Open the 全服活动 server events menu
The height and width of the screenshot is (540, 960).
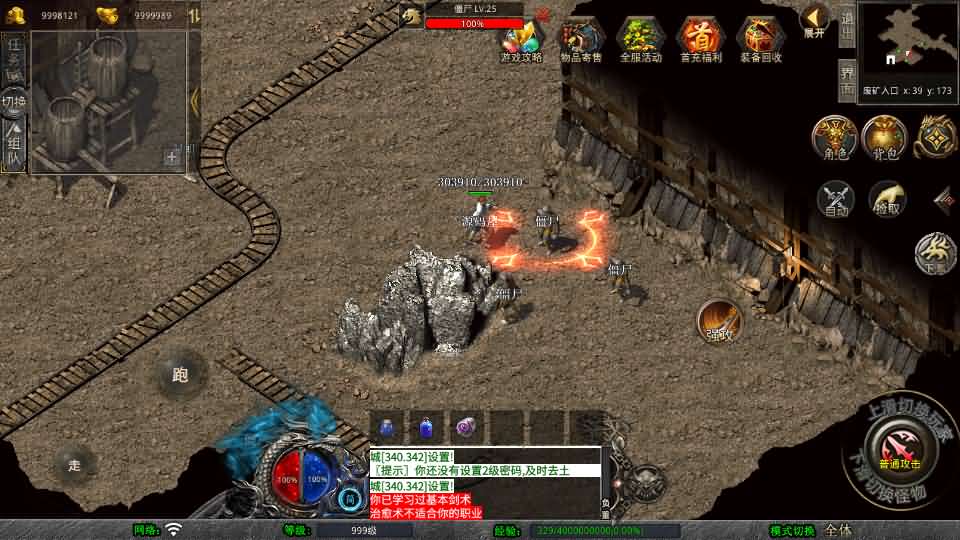coord(641,41)
